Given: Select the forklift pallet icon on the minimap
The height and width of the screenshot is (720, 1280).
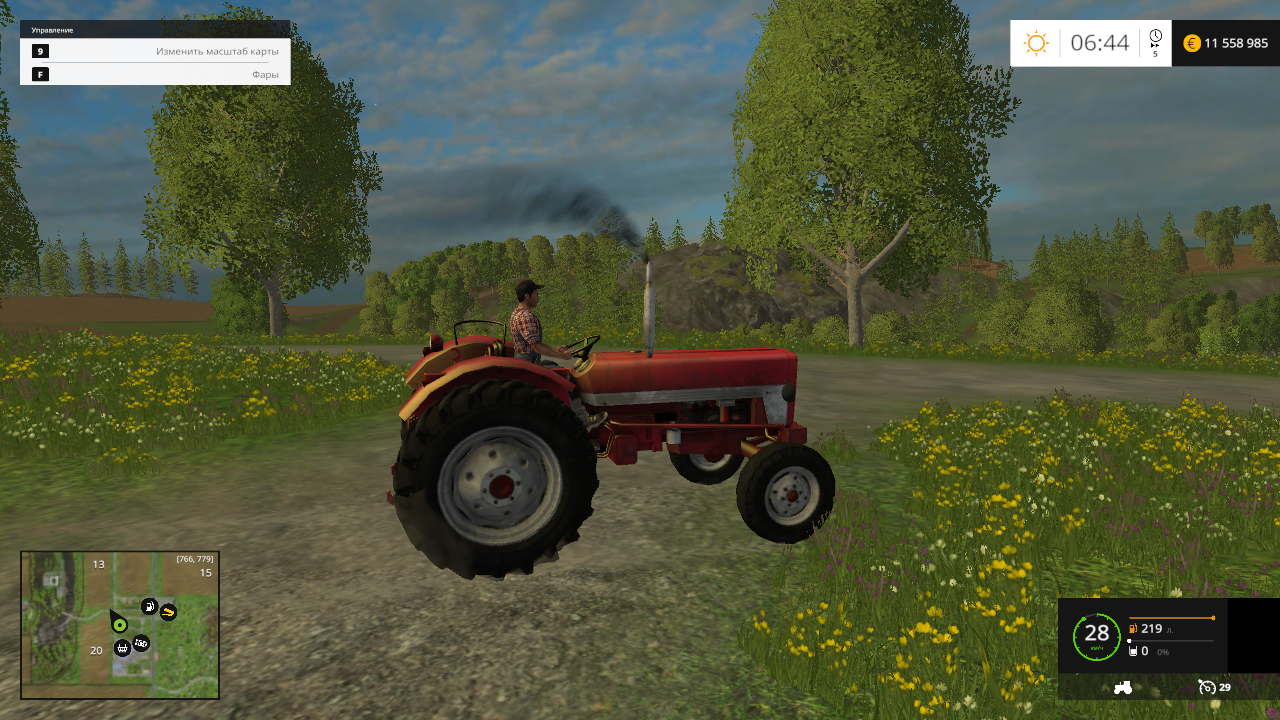Looking at the screenshot, I should 168,612.
